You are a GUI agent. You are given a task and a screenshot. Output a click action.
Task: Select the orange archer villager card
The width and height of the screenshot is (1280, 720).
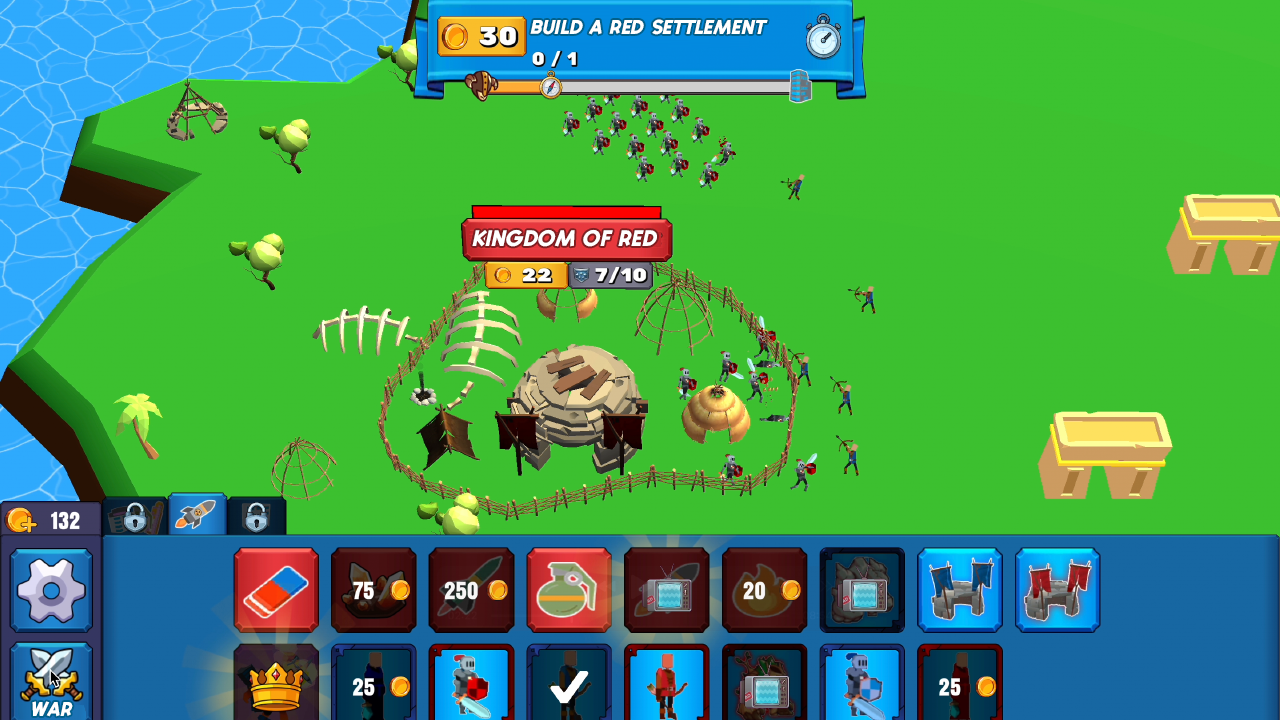[x=665, y=690]
